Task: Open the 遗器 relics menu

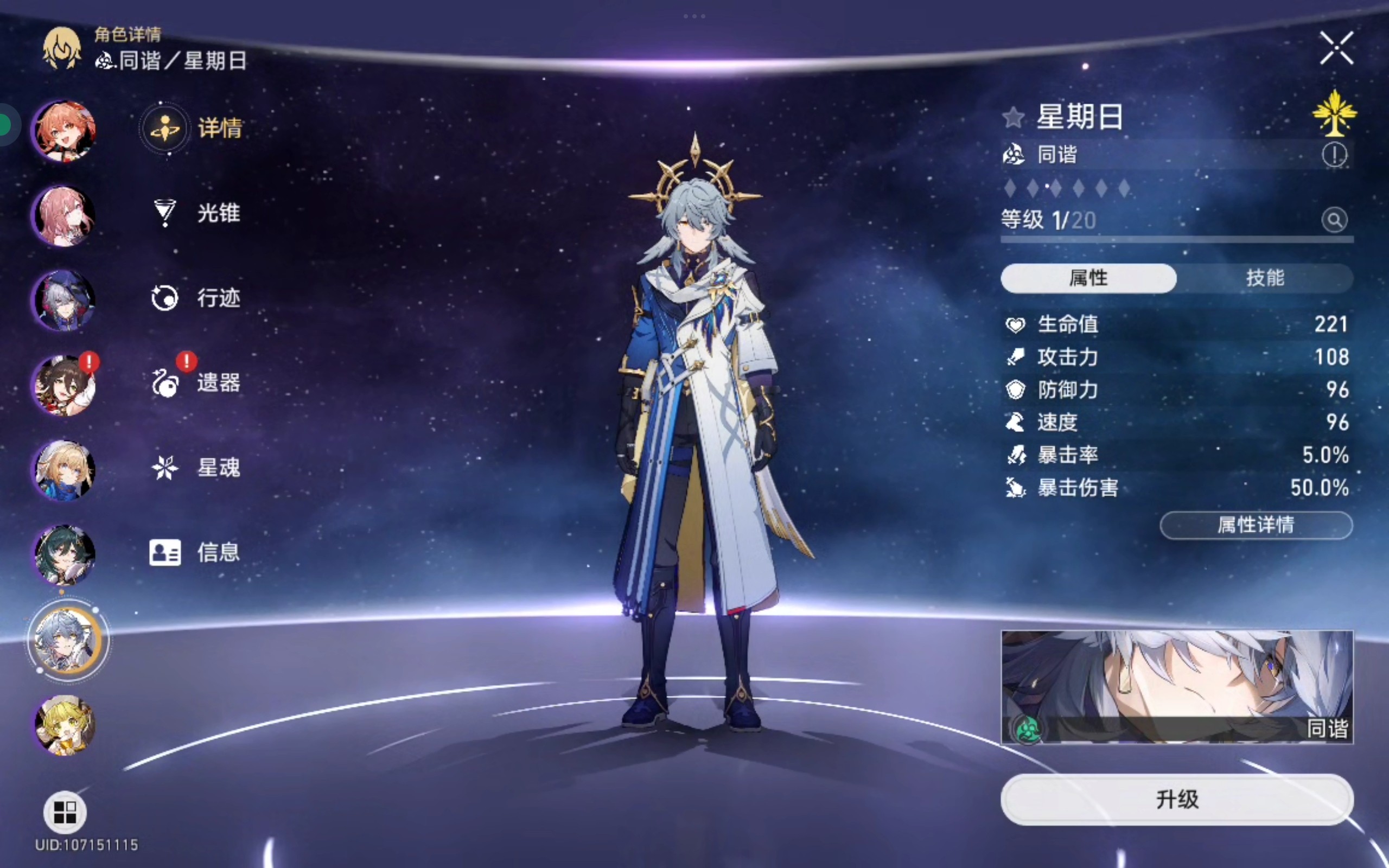Action: pos(195,383)
